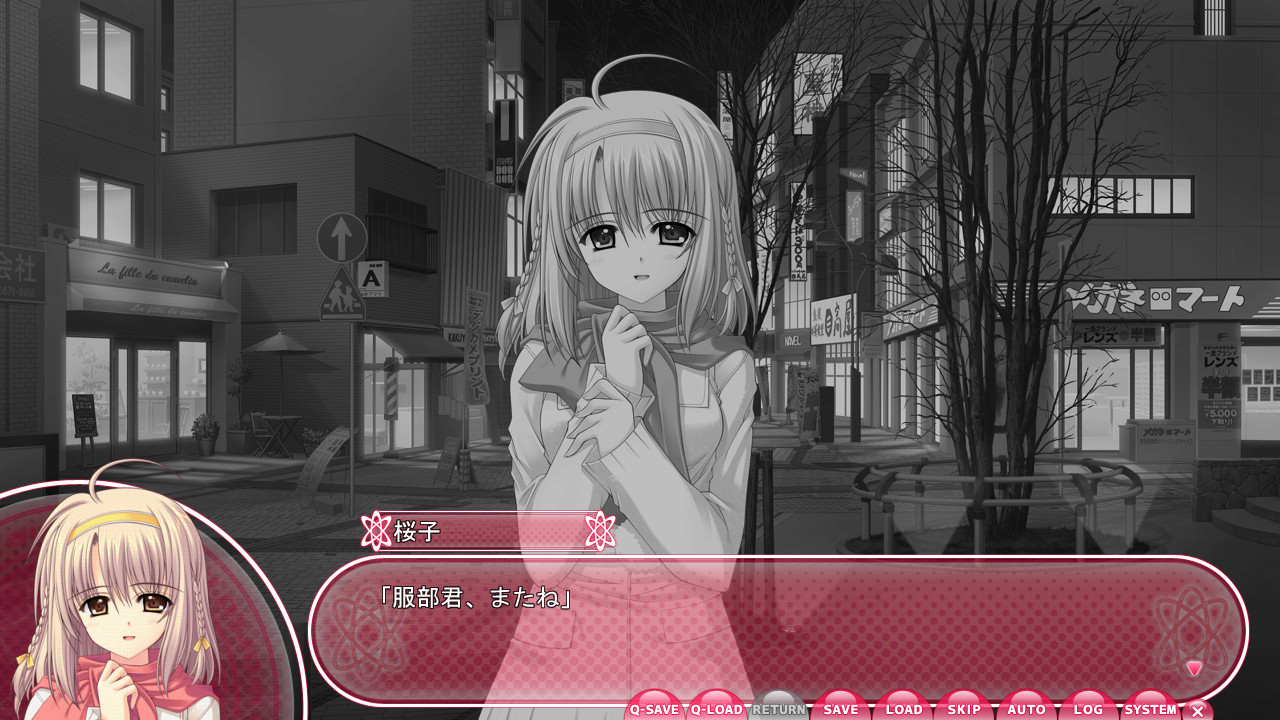The width and height of the screenshot is (1280, 720).
Task: Hide the message window with the X button
Action: coord(1198,711)
